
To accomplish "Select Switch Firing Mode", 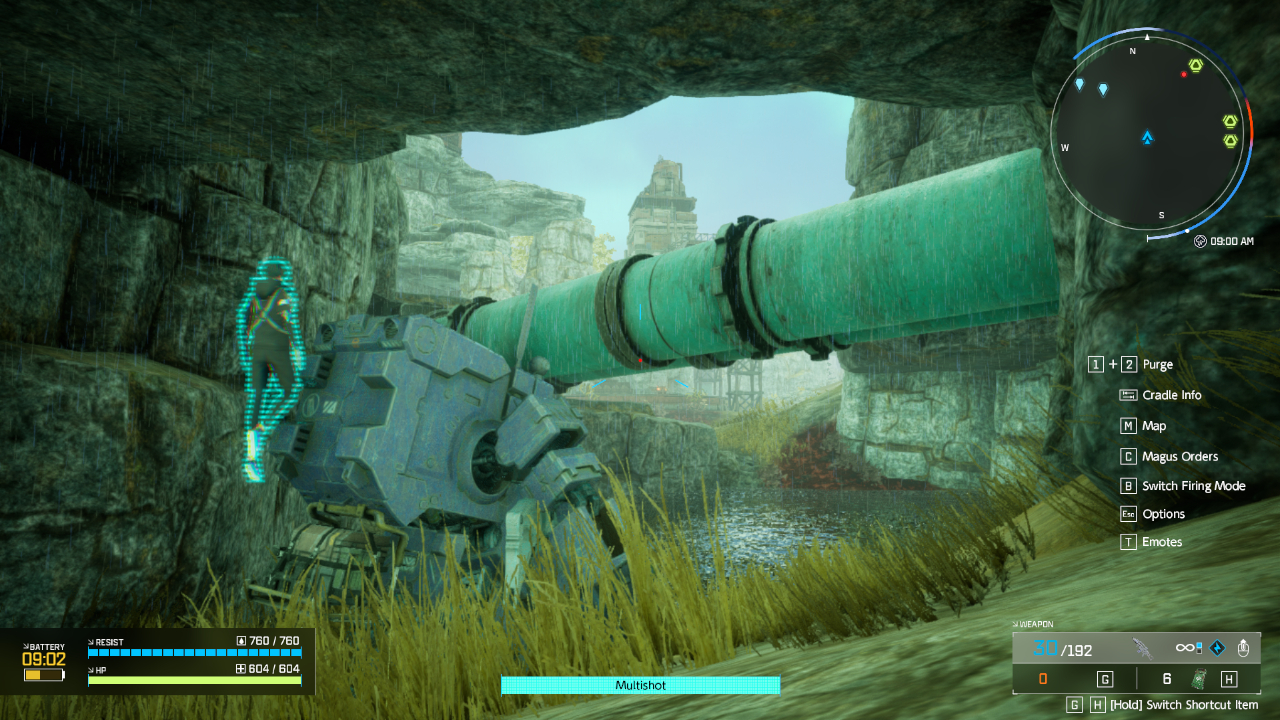I will coord(1193,486).
